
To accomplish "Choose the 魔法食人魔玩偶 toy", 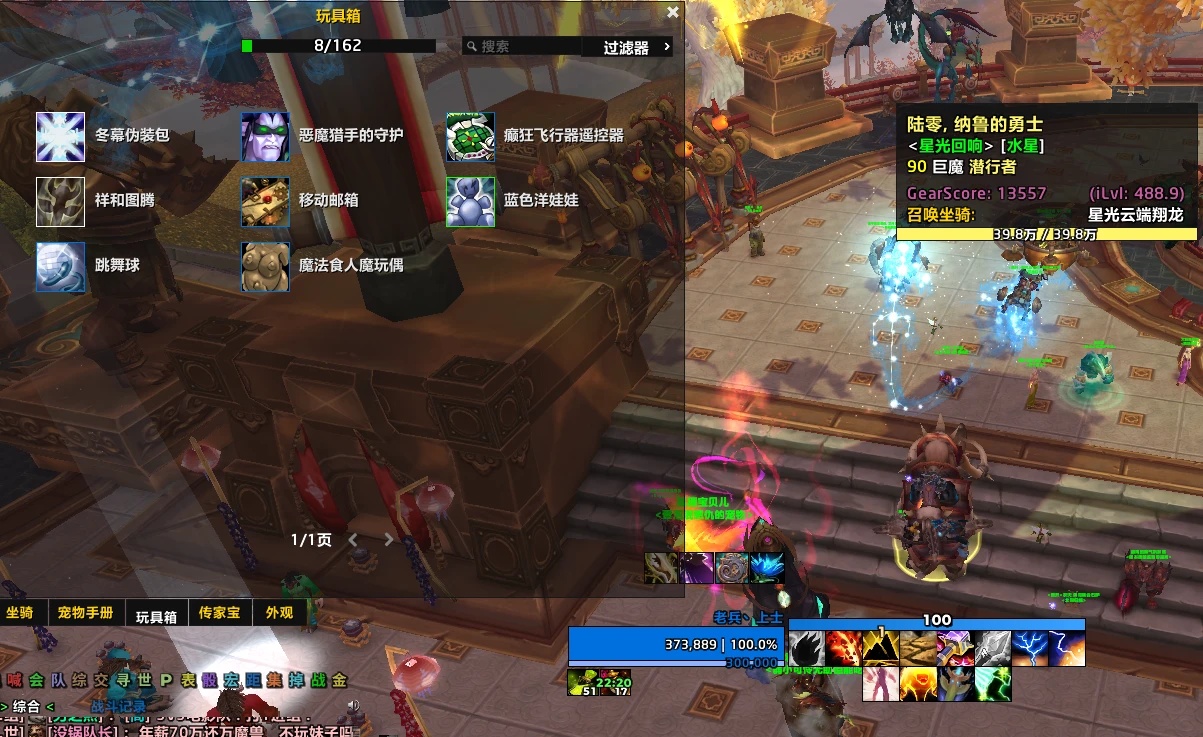I will pyautogui.click(x=265, y=267).
